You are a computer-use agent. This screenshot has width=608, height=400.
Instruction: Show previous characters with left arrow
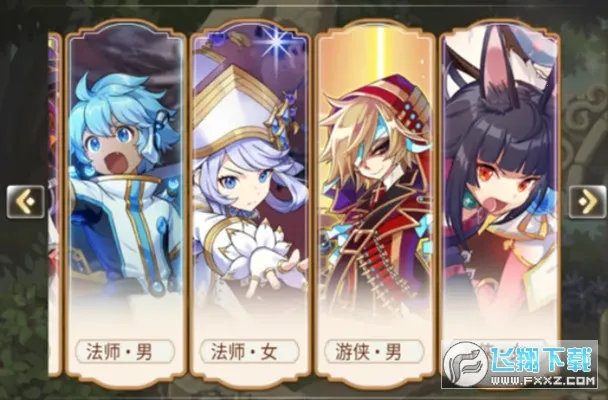(x=25, y=202)
